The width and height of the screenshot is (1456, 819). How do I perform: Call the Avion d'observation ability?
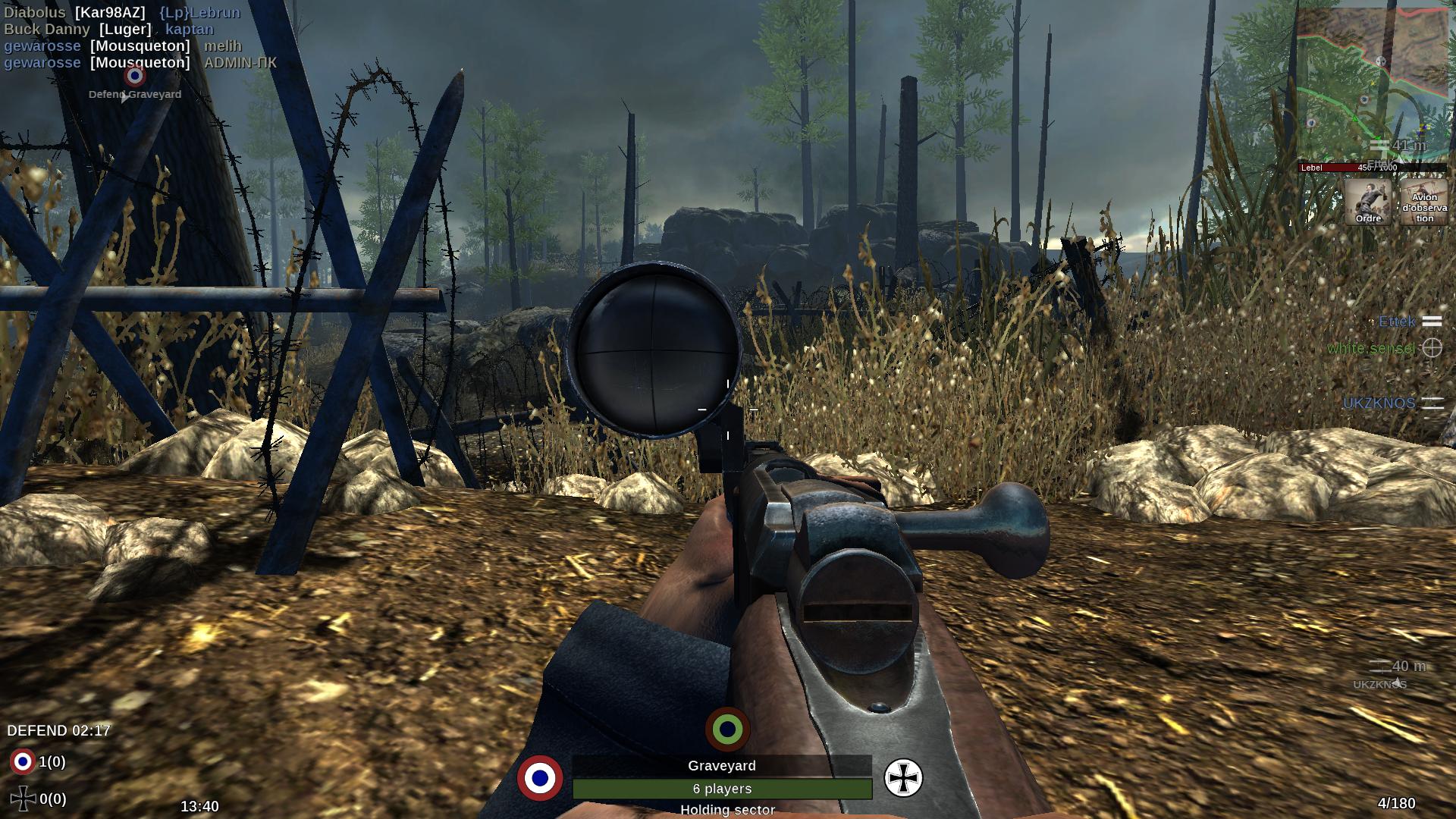(1424, 202)
